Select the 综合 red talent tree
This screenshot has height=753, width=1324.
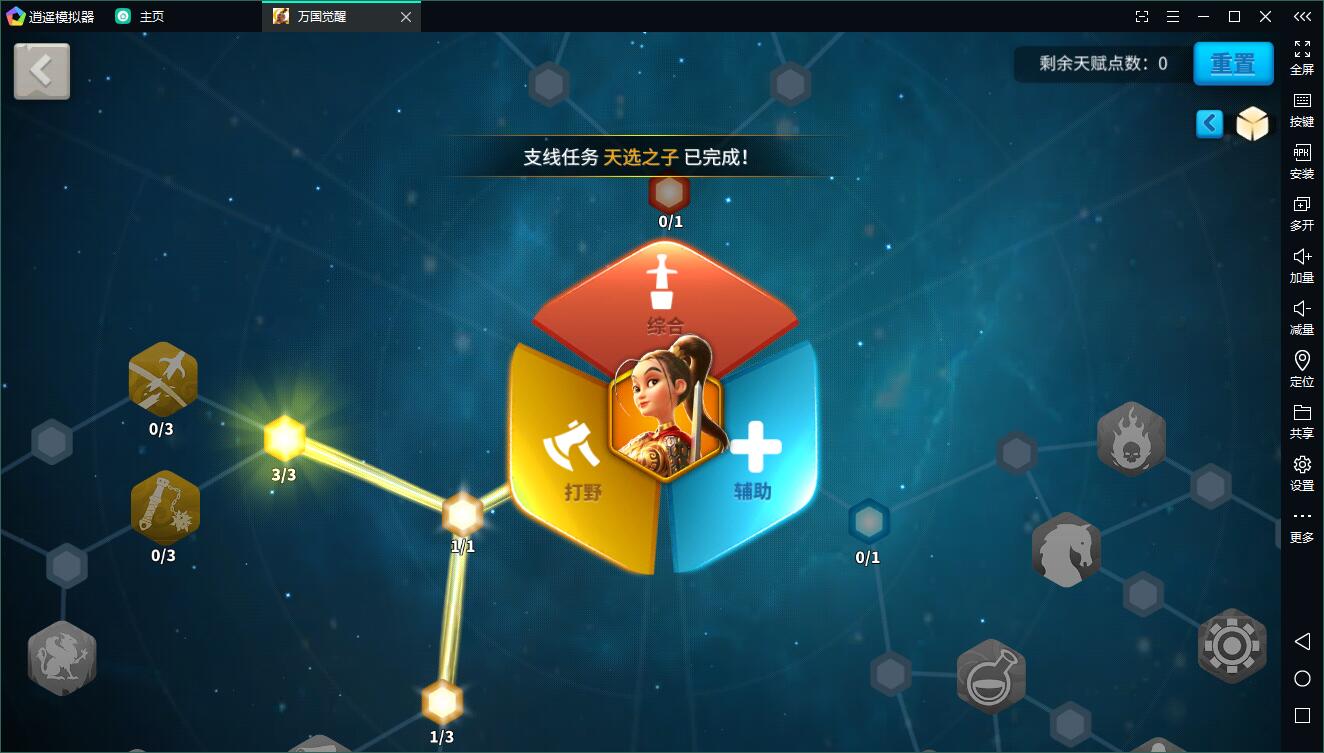665,295
